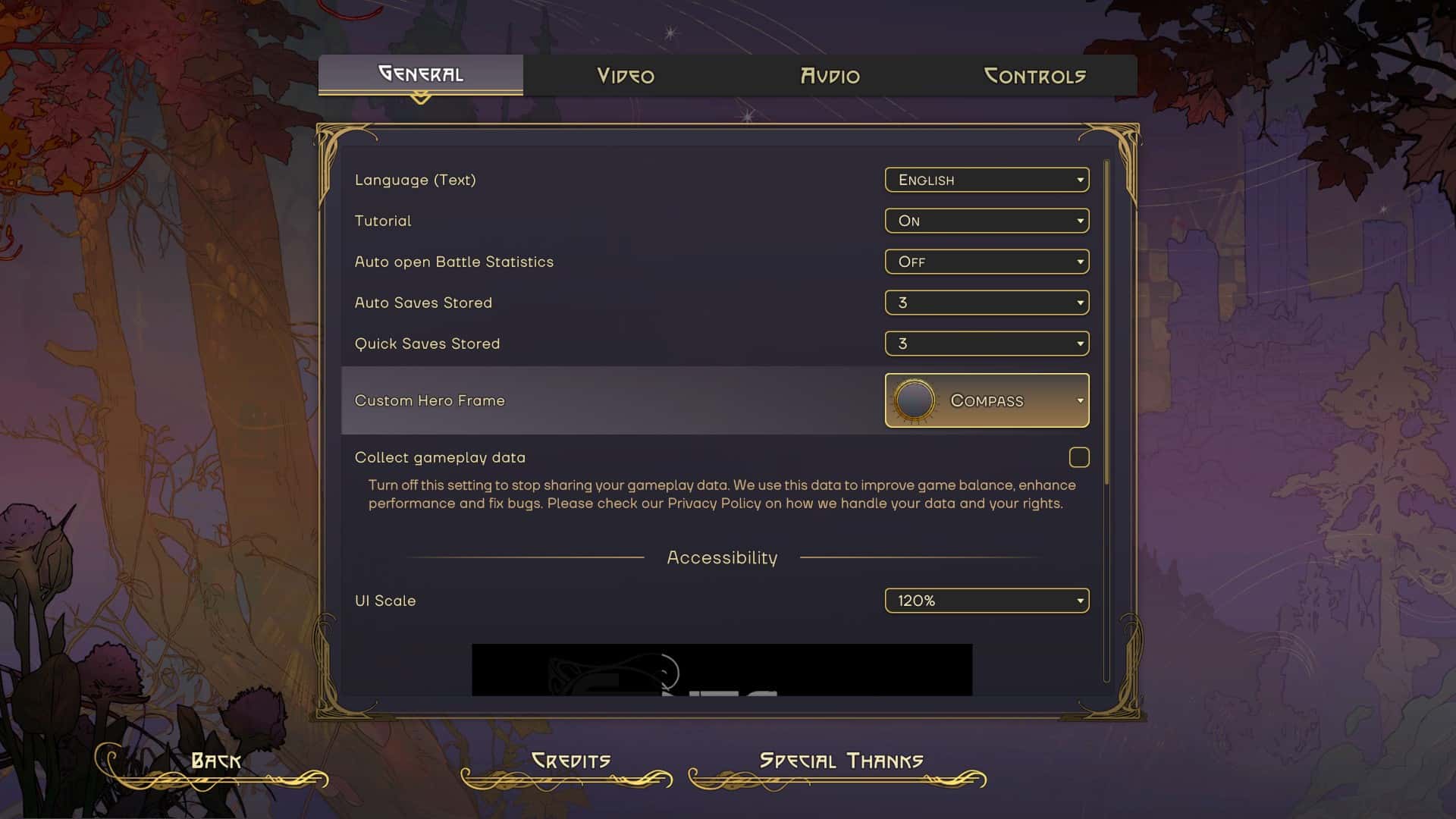Open the Credits screen
This screenshot has height=819, width=1456.
573,759
